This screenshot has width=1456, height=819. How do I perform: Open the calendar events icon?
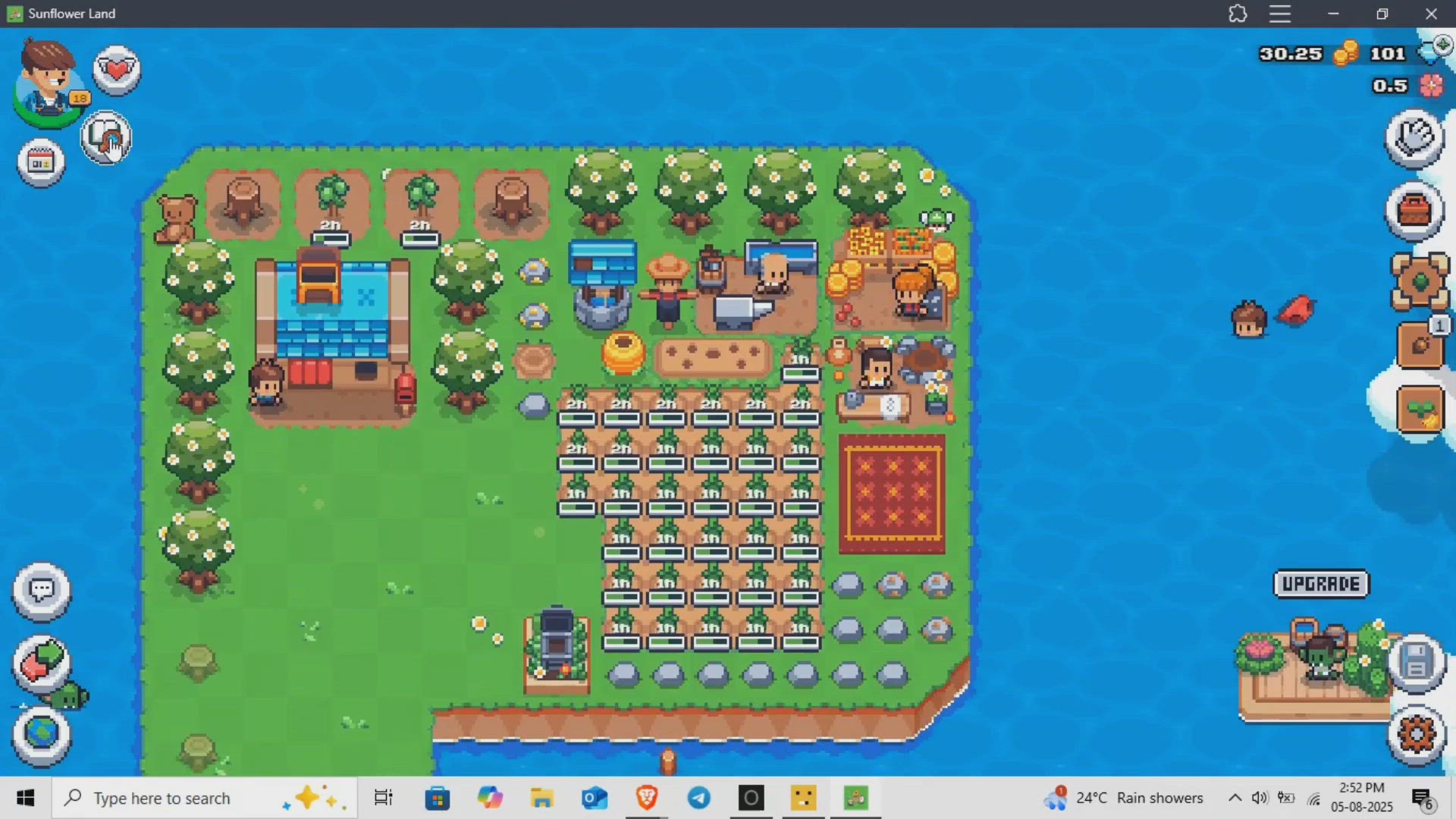(x=39, y=161)
